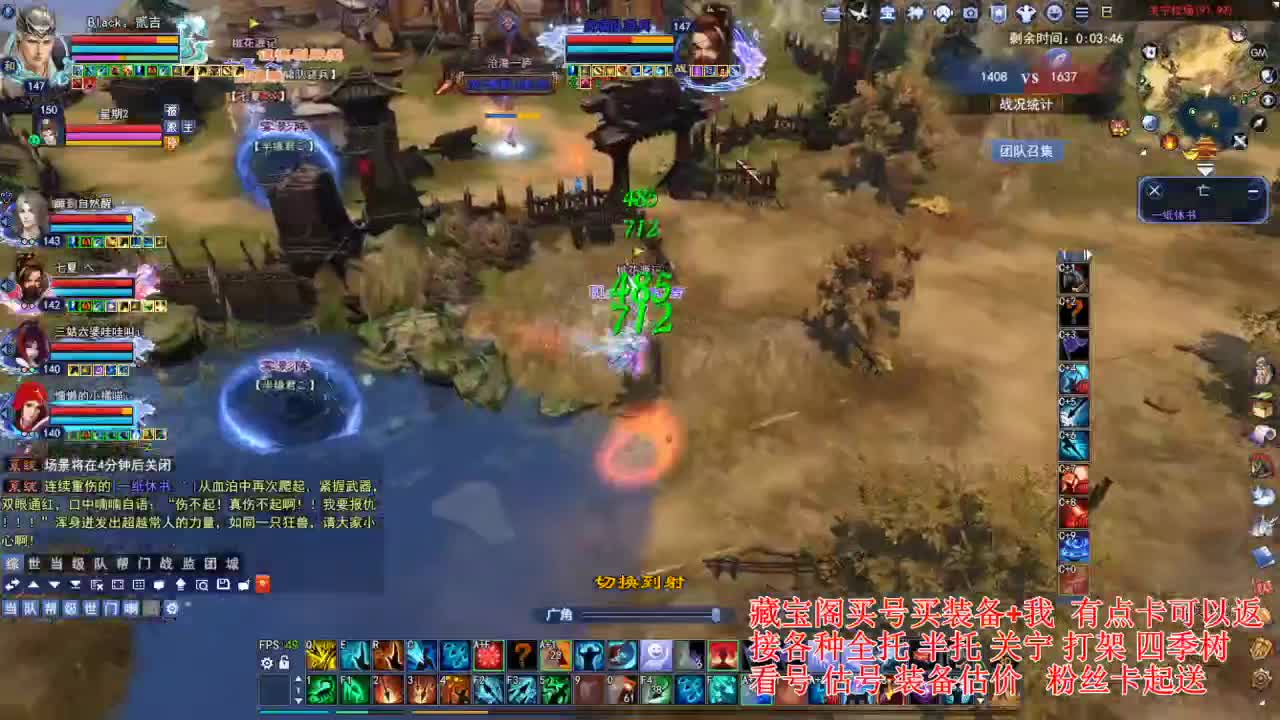Click the chat settings gear below the chat tabs

click(172, 610)
